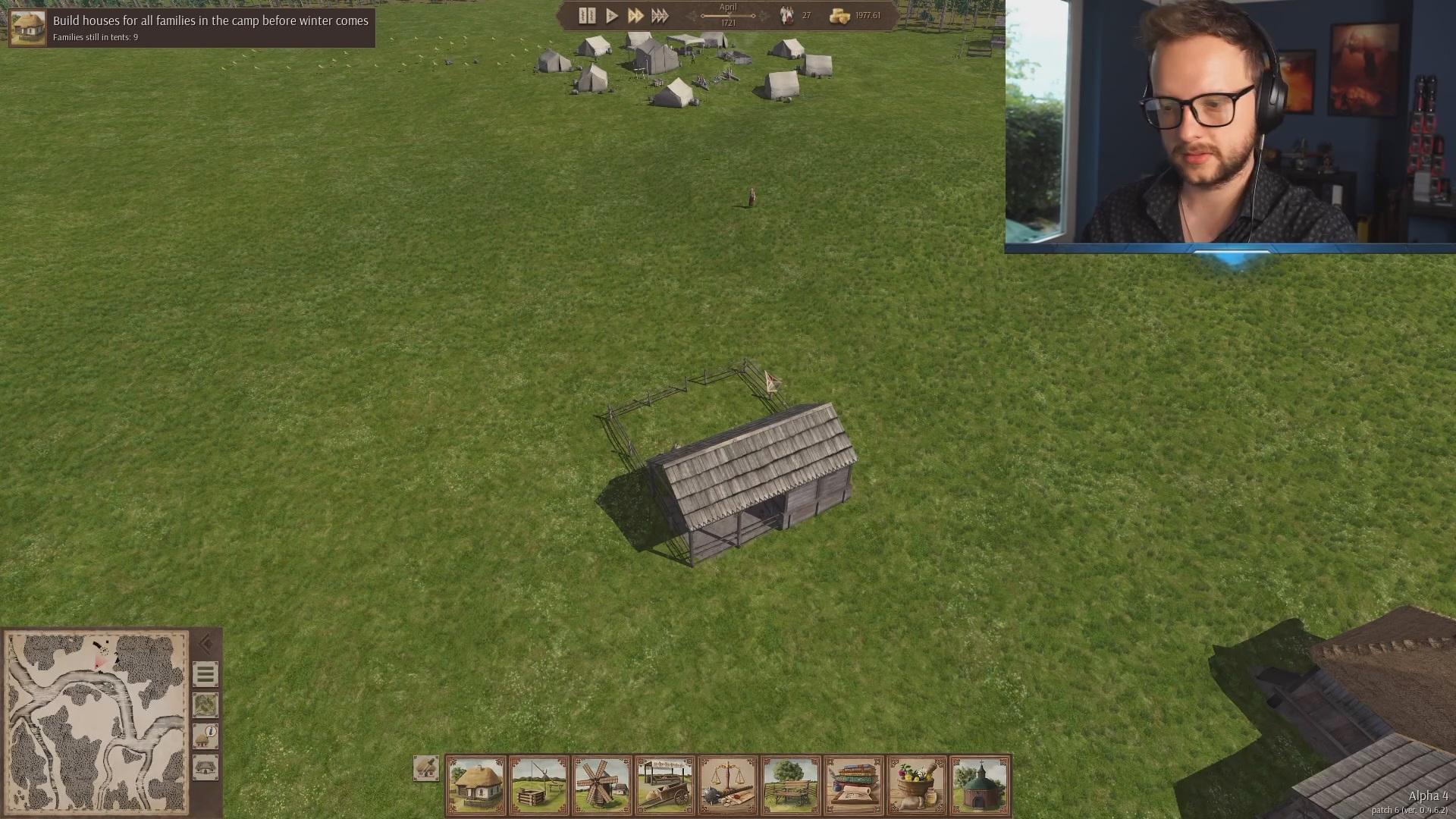
Task: Switch to double fast-forward speed
Action: (x=635, y=15)
